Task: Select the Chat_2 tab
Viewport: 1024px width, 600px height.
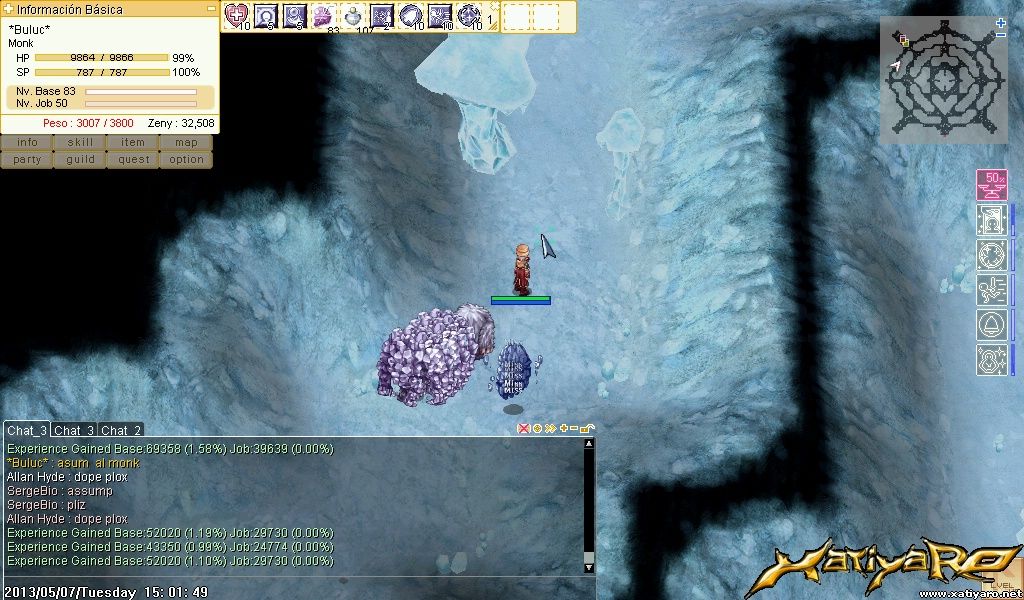Action: coord(121,430)
